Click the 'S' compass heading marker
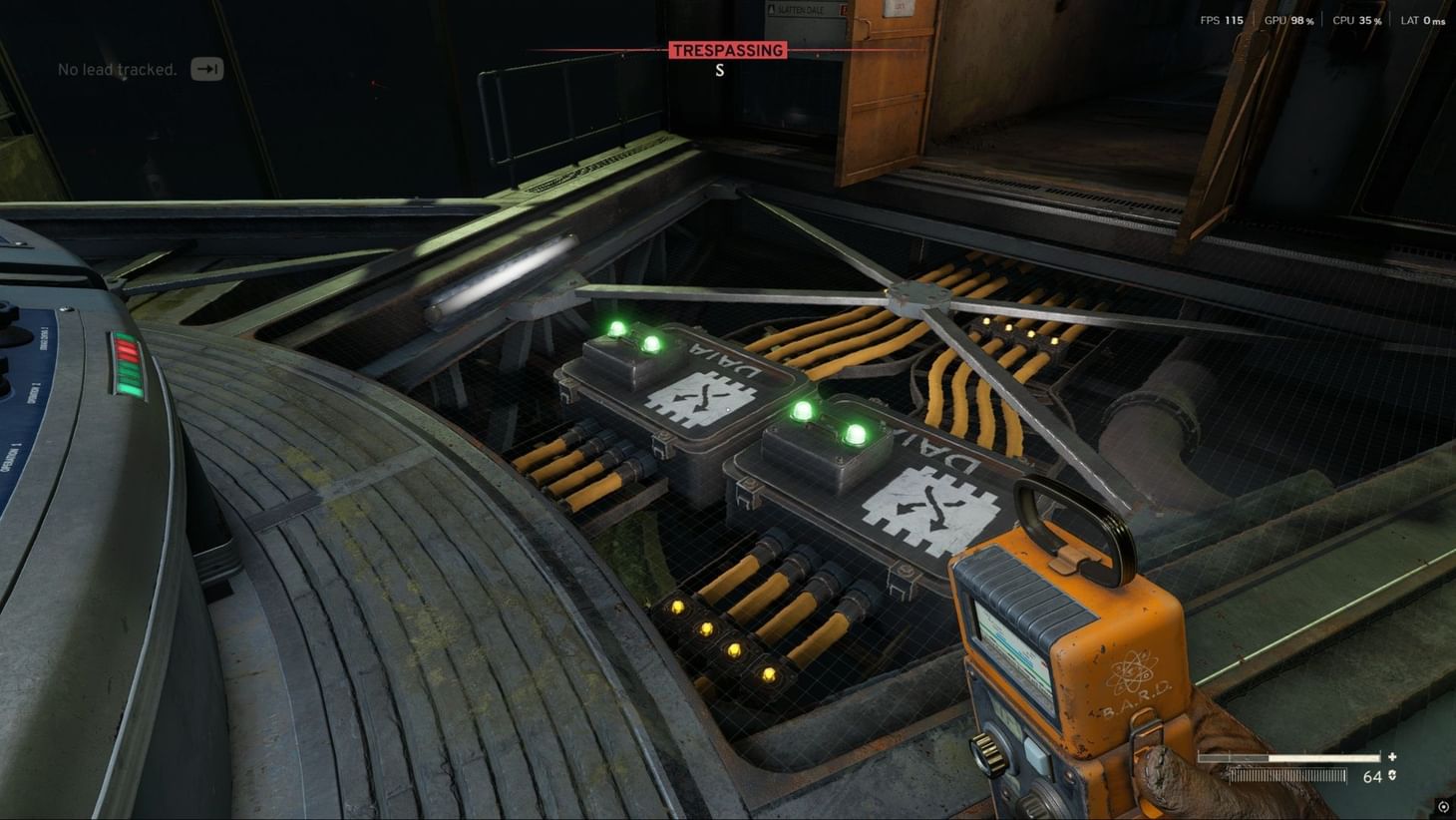 tap(719, 70)
